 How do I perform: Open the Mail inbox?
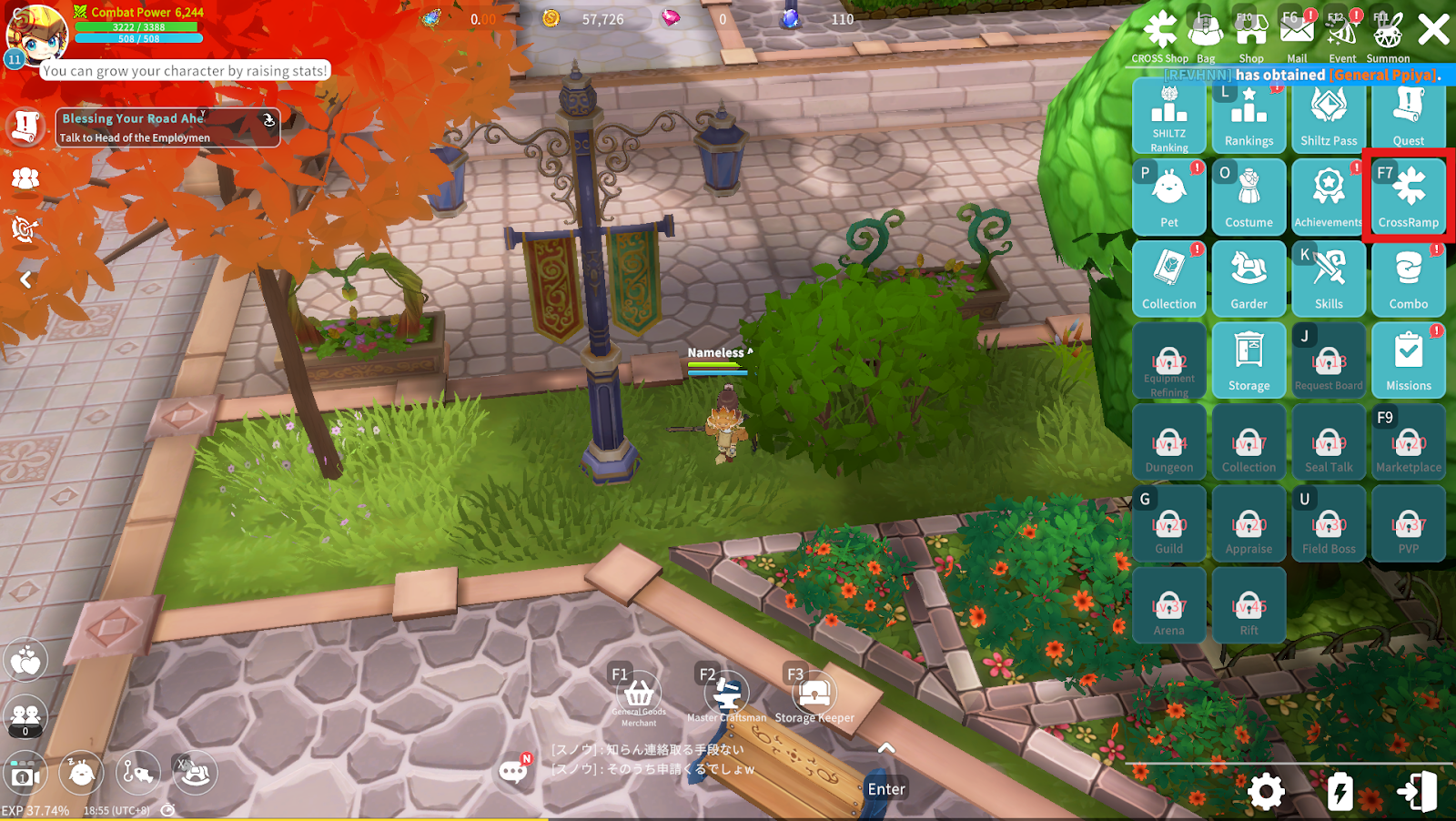click(x=1297, y=35)
